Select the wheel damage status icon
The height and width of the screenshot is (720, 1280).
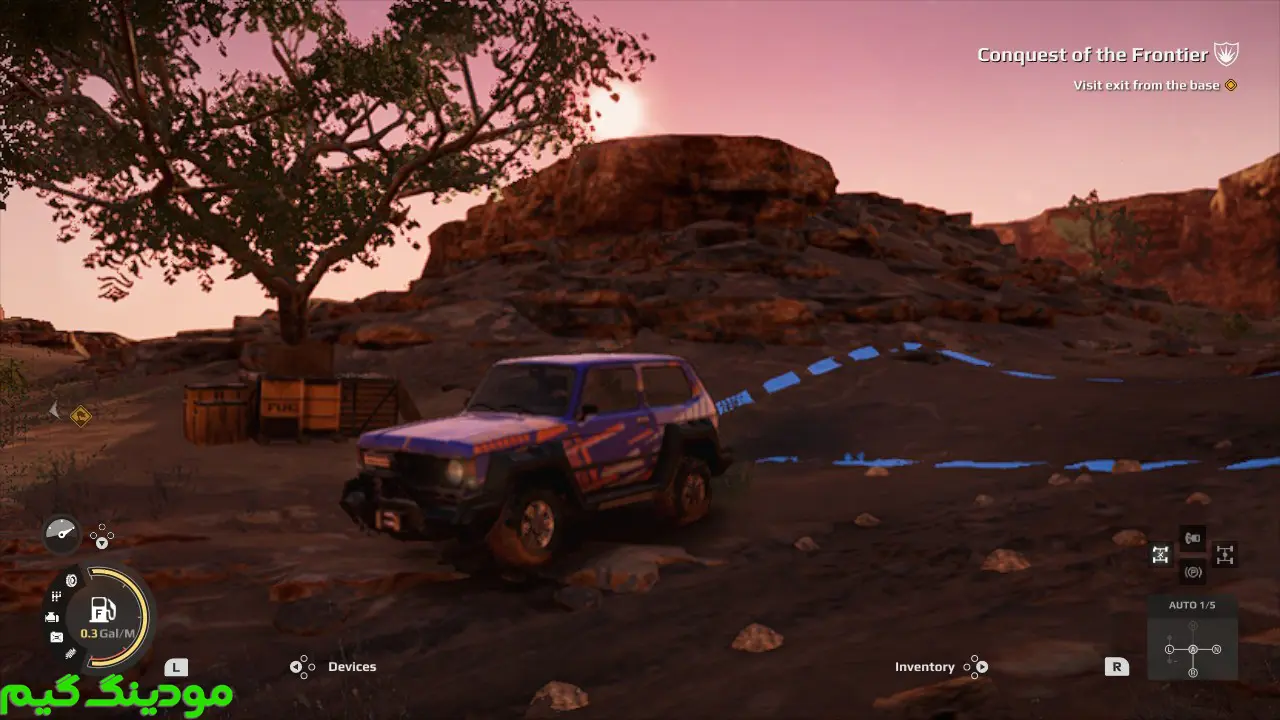pos(72,580)
